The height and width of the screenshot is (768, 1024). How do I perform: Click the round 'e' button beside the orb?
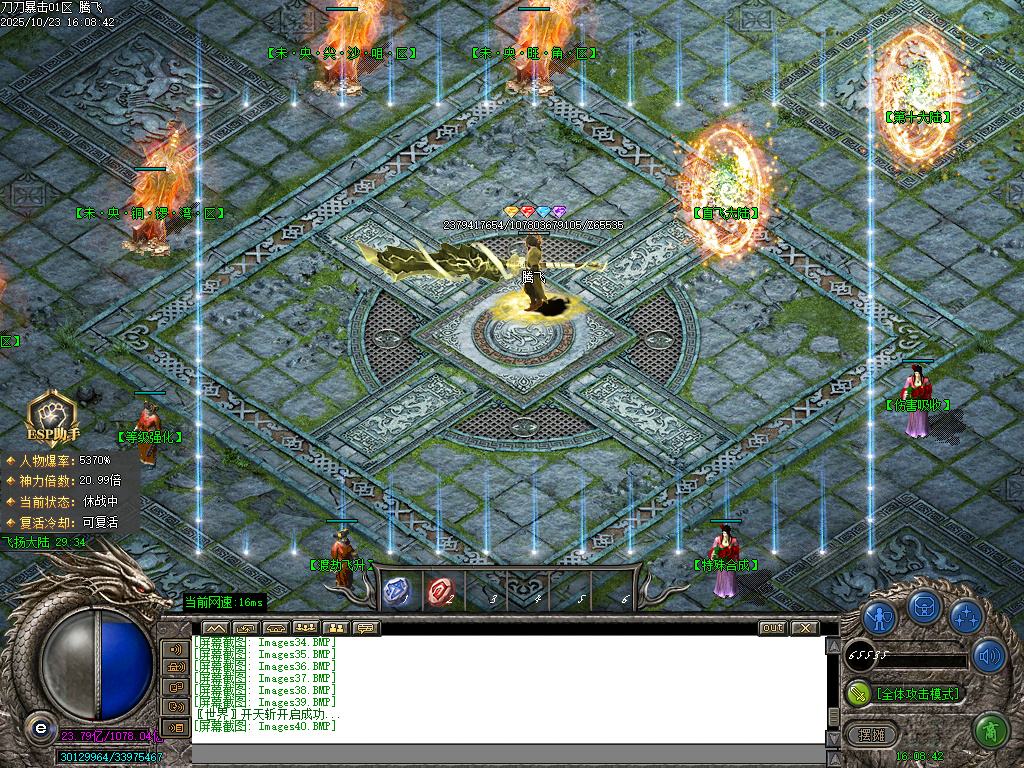point(39,727)
